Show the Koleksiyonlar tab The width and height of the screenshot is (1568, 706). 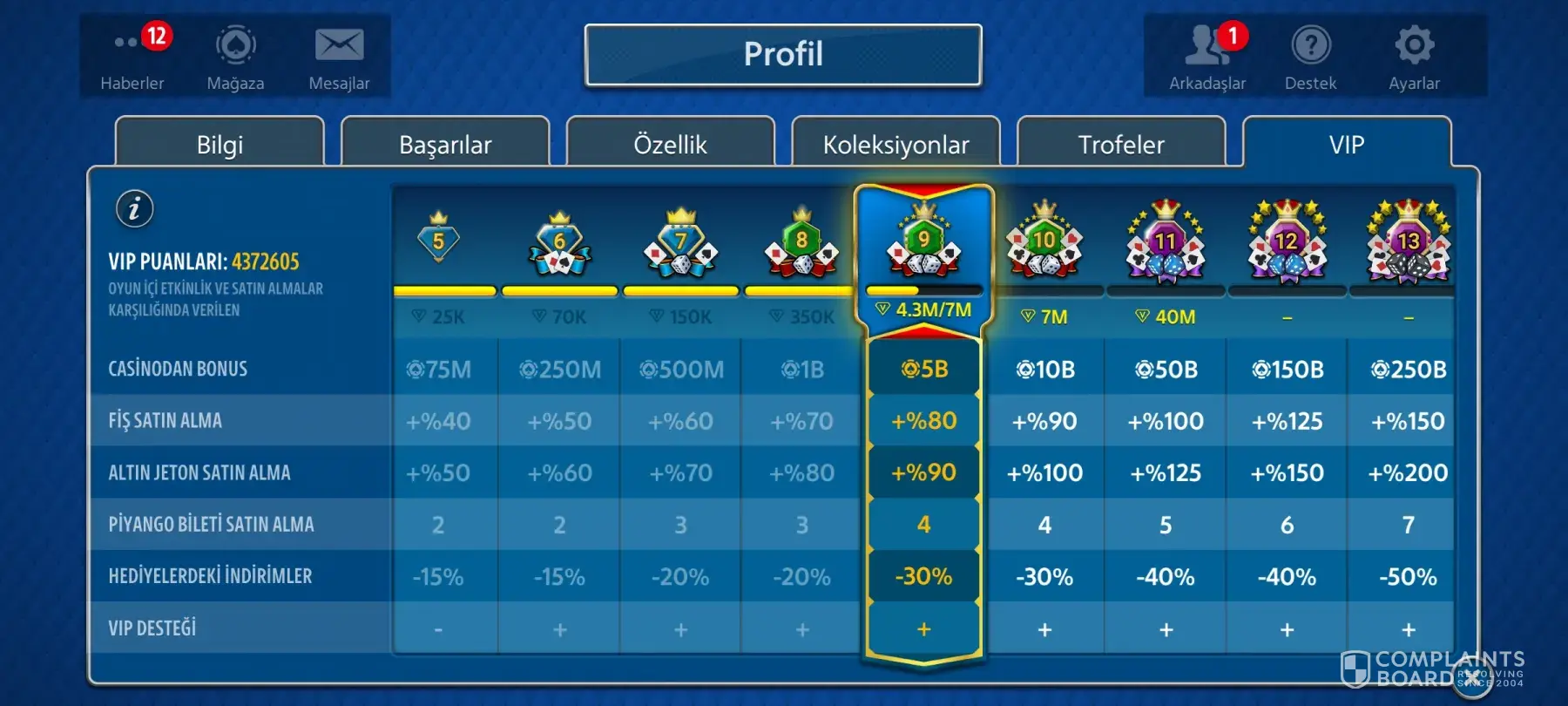coord(896,144)
